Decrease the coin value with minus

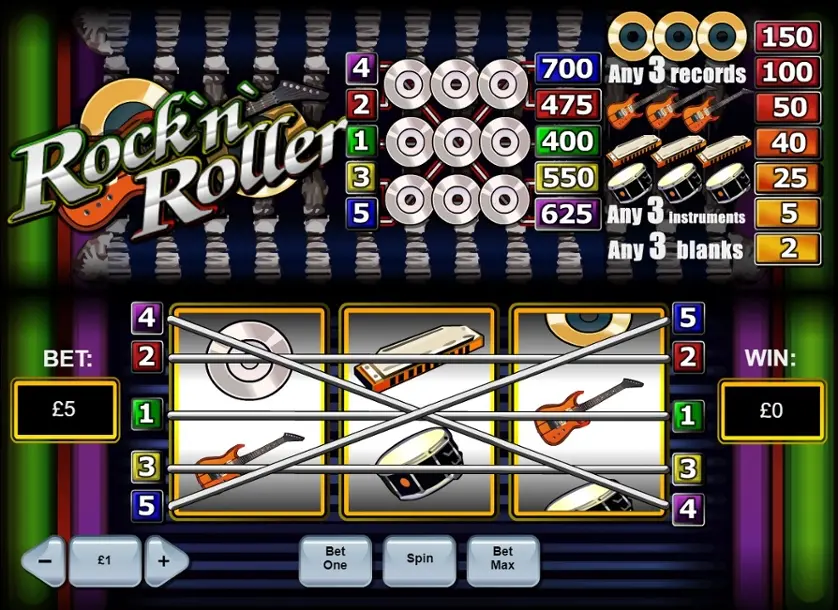coord(44,561)
